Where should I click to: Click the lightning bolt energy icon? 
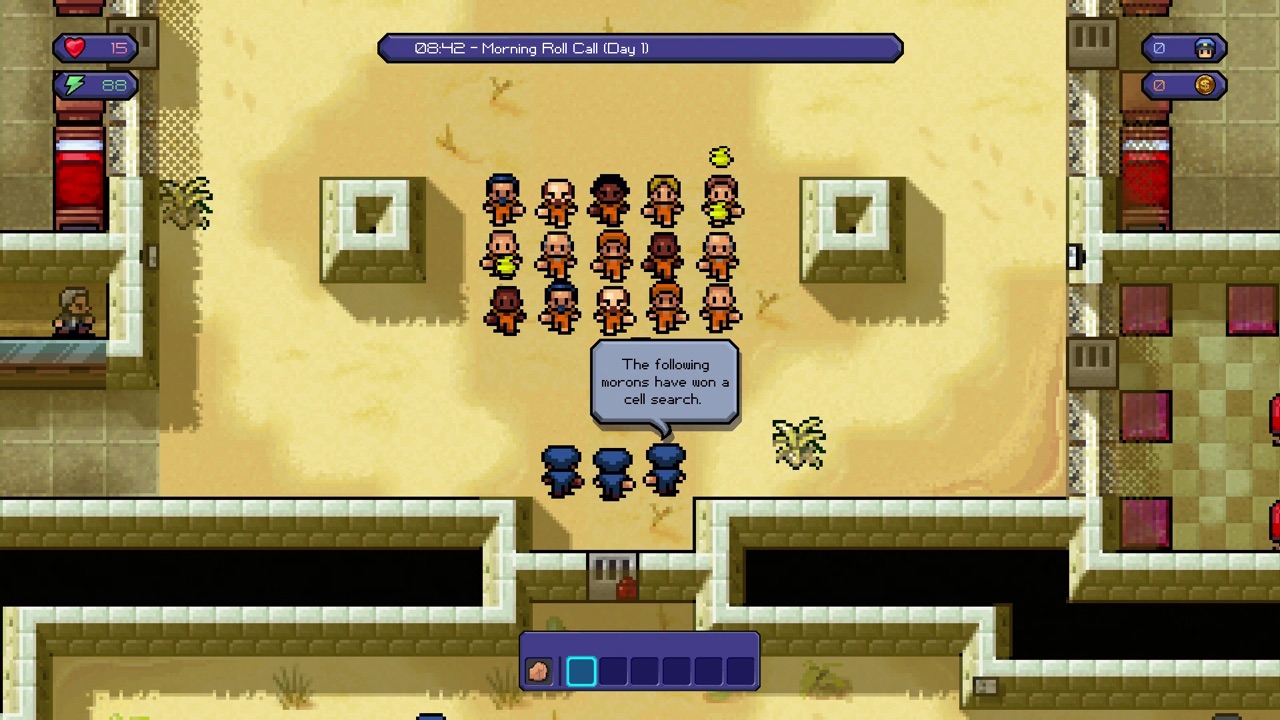74,85
